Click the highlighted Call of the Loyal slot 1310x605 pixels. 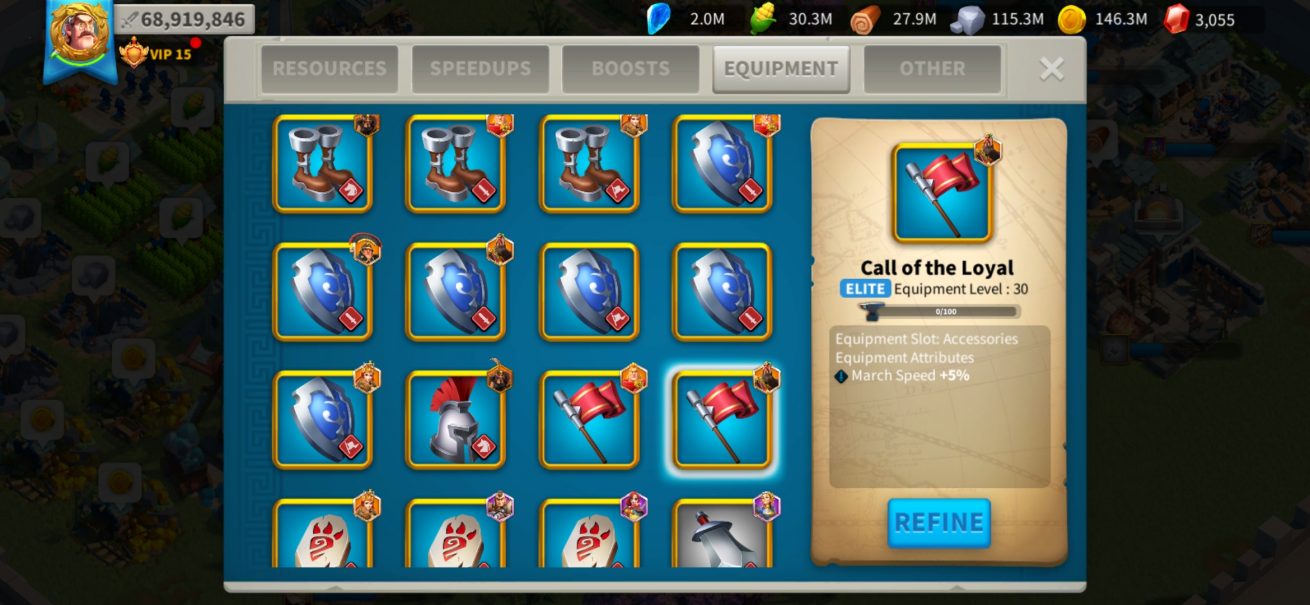(722, 420)
